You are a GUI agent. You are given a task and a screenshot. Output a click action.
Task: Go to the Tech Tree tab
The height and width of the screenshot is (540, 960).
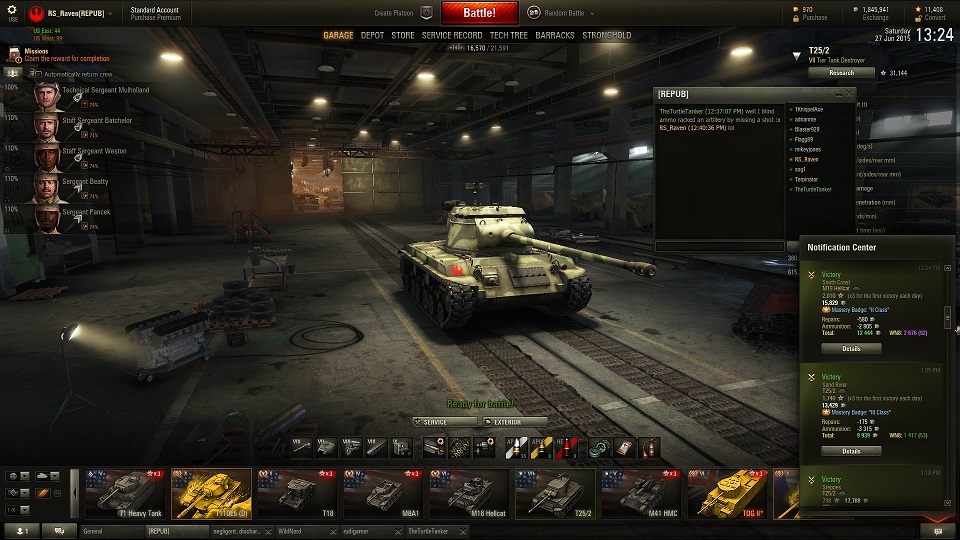[x=509, y=35]
